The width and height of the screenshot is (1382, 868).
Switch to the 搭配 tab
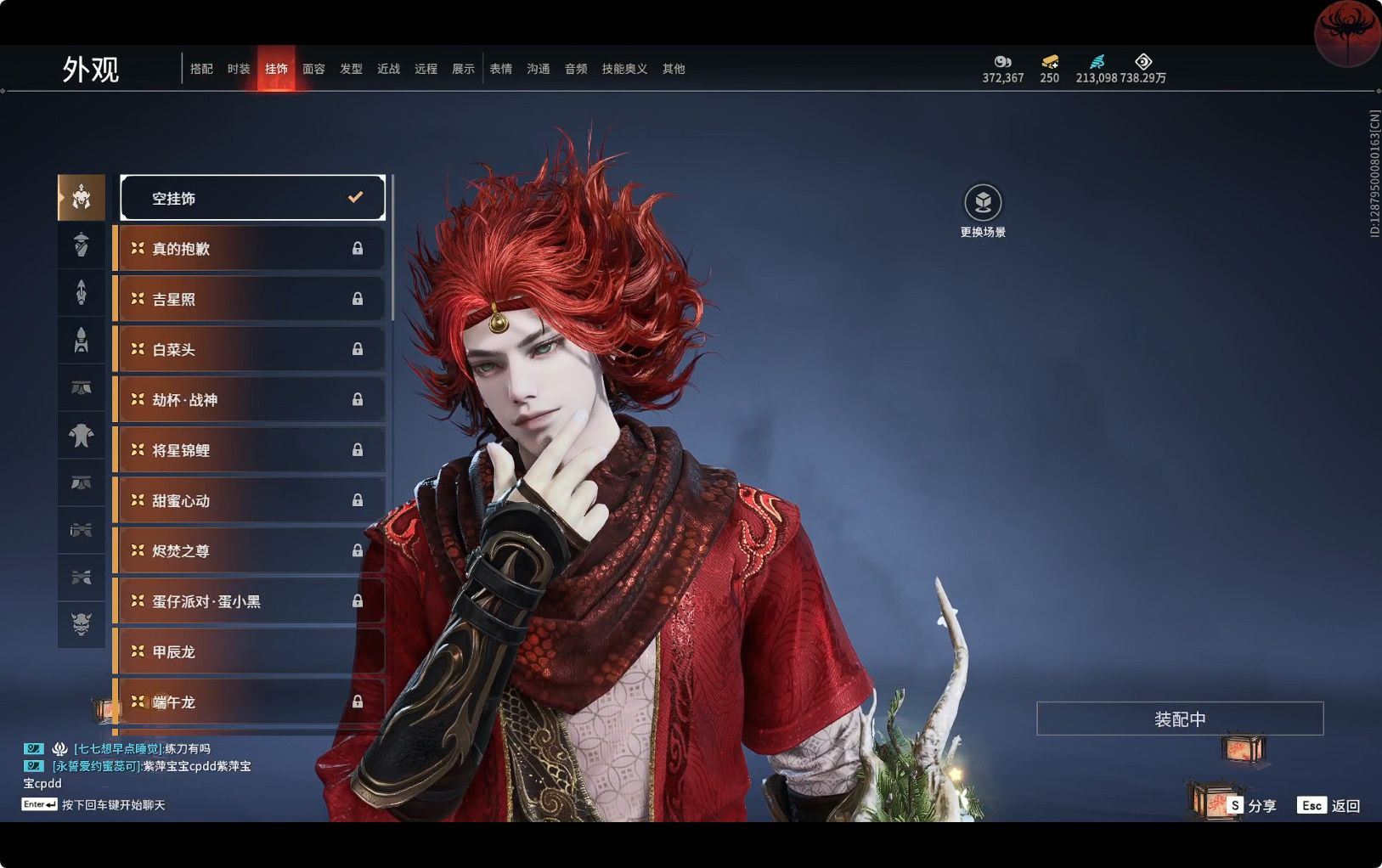point(201,69)
